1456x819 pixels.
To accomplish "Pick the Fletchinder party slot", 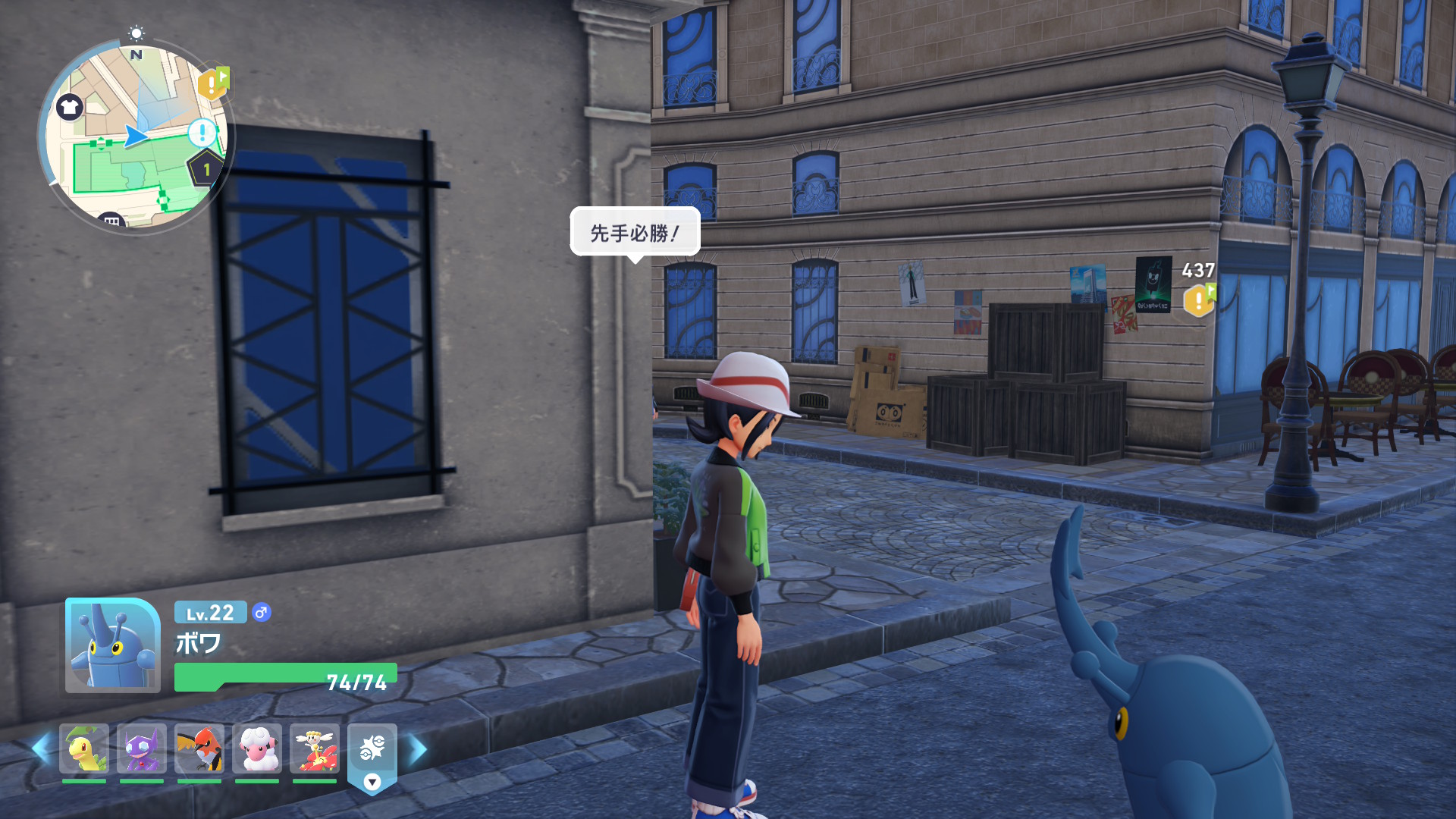I will (199, 749).
